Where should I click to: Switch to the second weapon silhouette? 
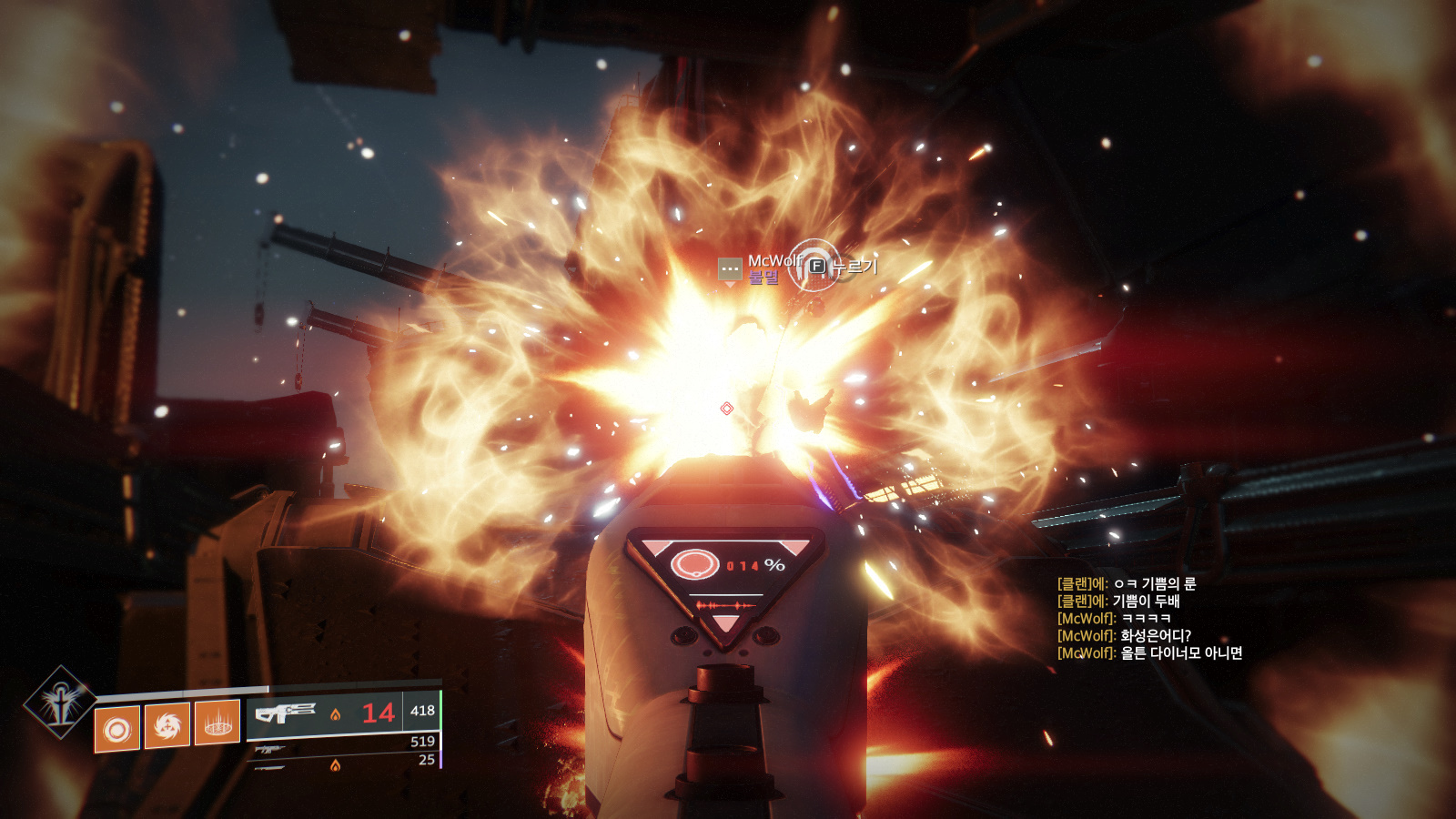[x=270, y=749]
